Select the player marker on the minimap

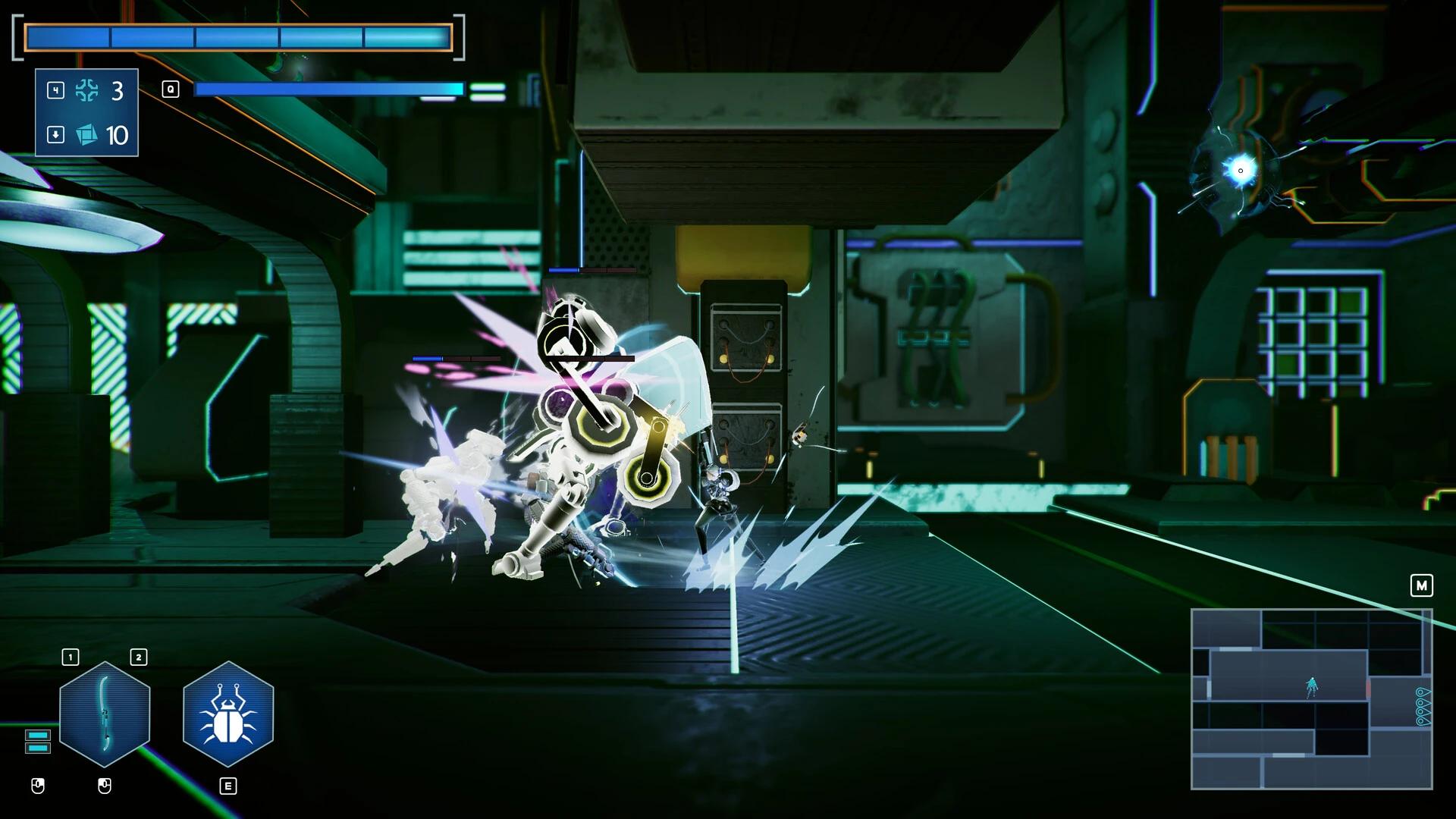coord(1312,686)
